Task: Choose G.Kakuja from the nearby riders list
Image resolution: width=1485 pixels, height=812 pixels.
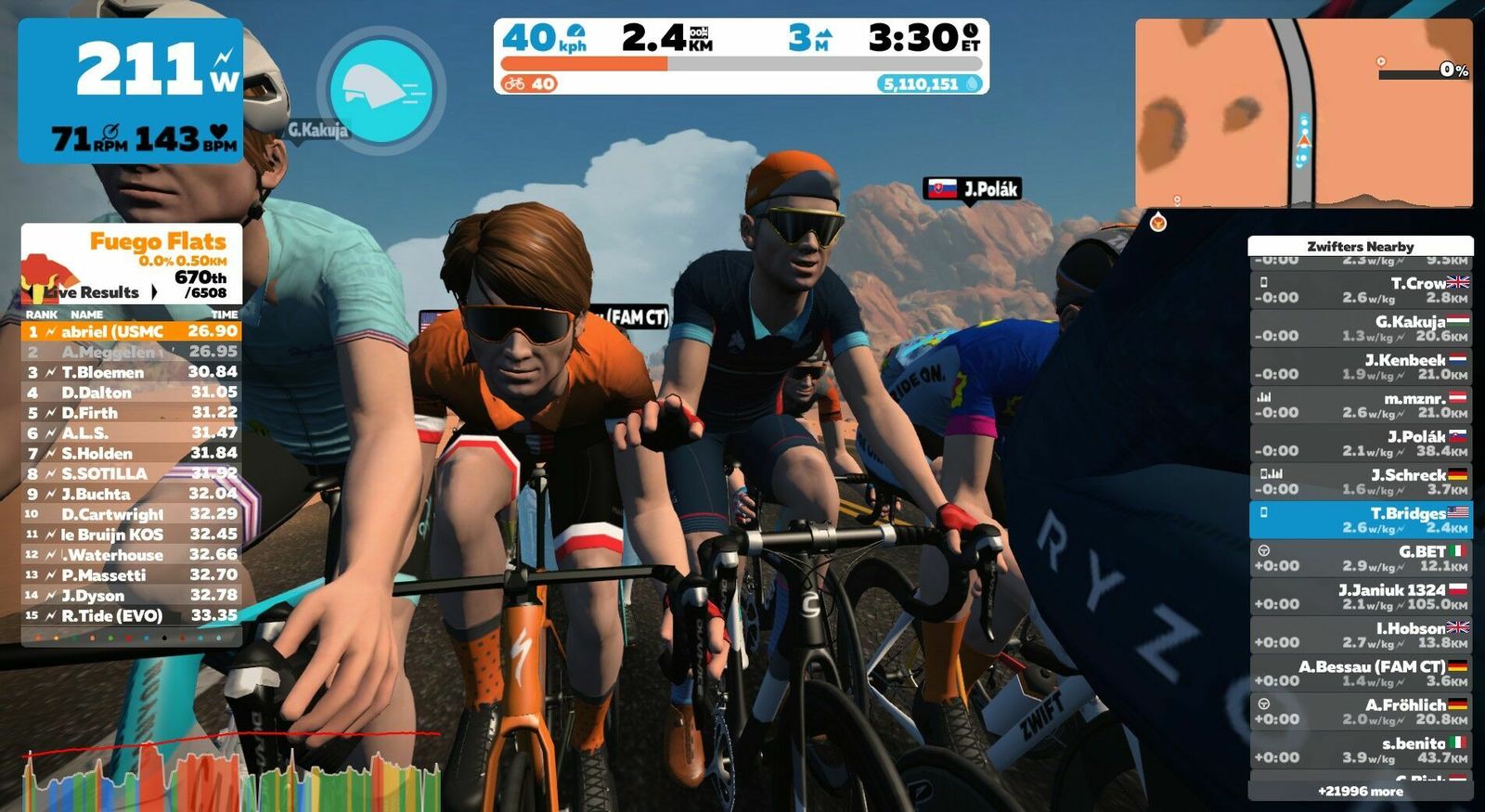Action: tap(1360, 329)
